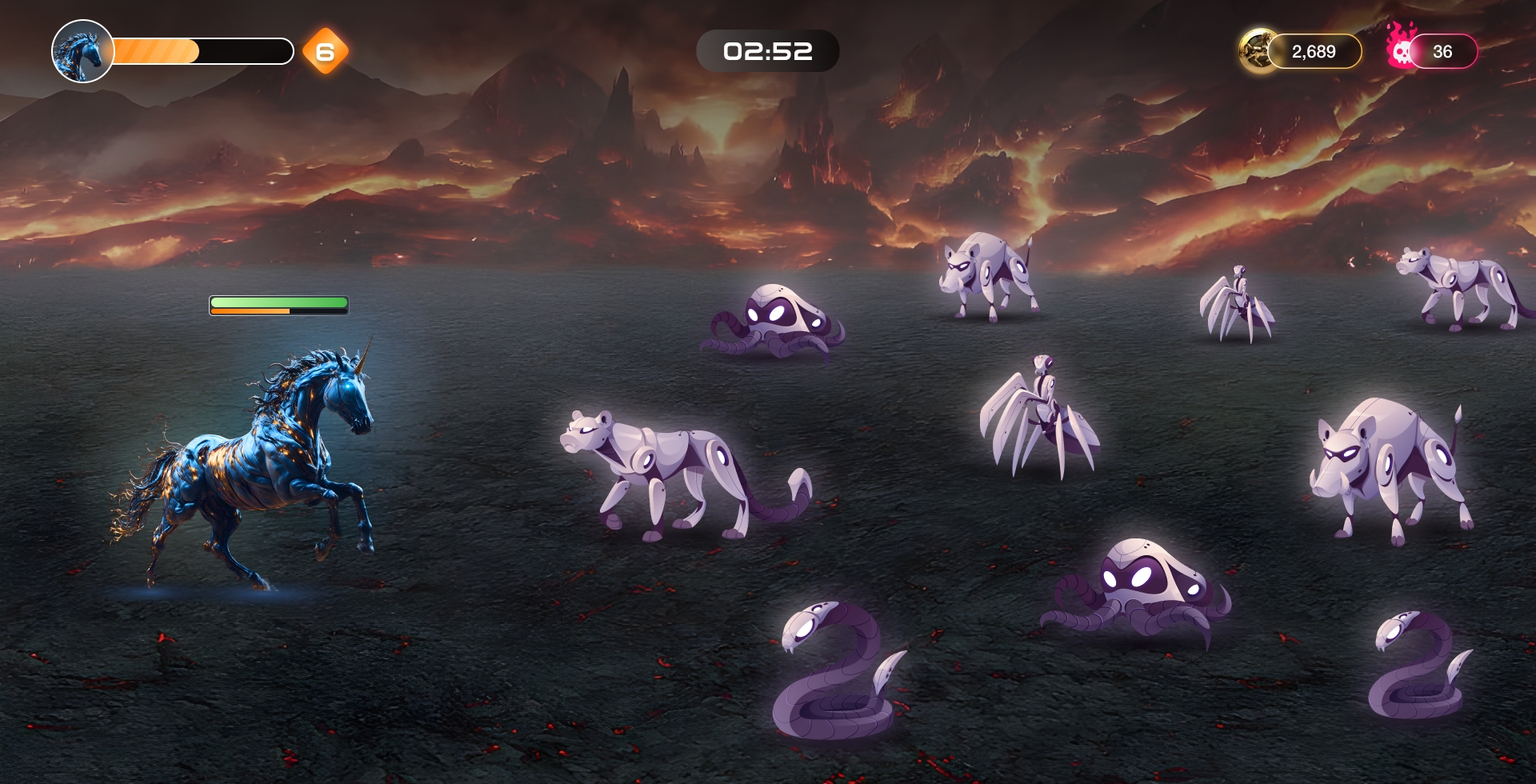
Task: Tap the flaming pink skull icon
Action: [x=1401, y=48]
